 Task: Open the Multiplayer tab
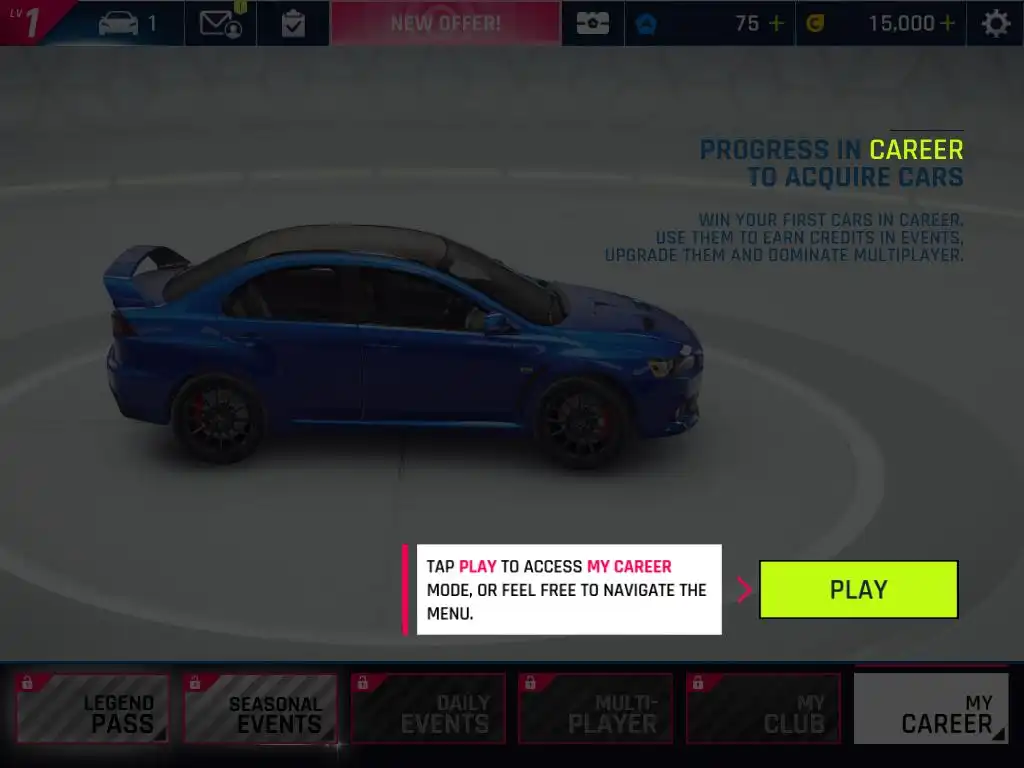point(596,709)
